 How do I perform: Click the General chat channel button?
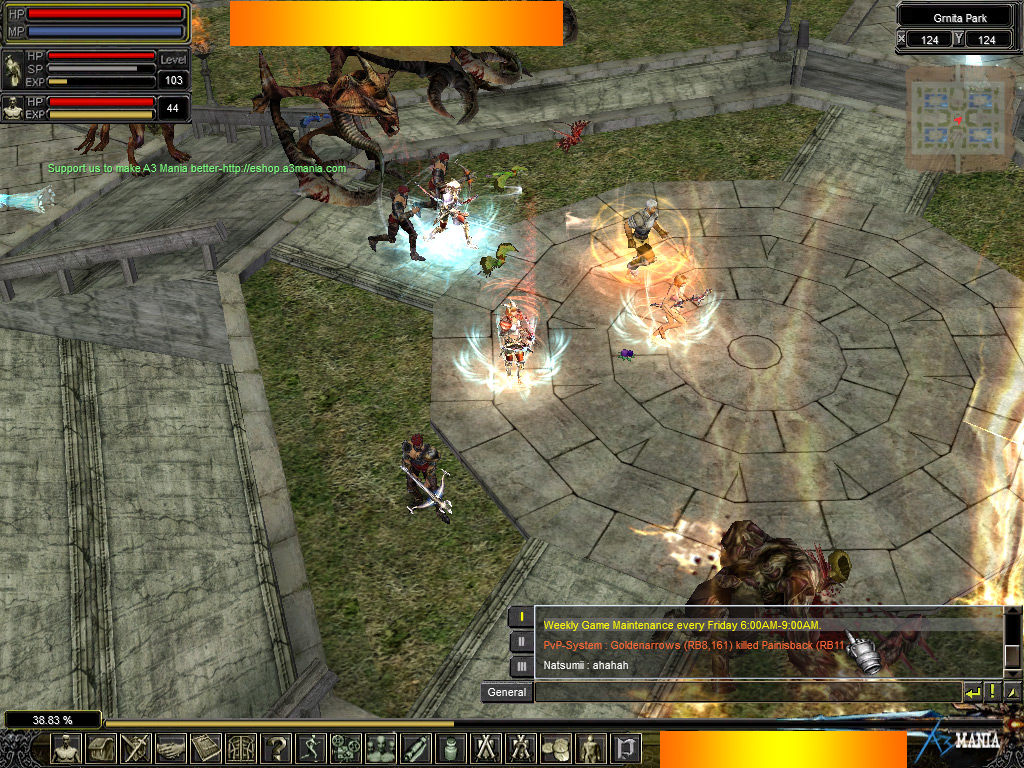pyautogui.click(x=506, y=692)
